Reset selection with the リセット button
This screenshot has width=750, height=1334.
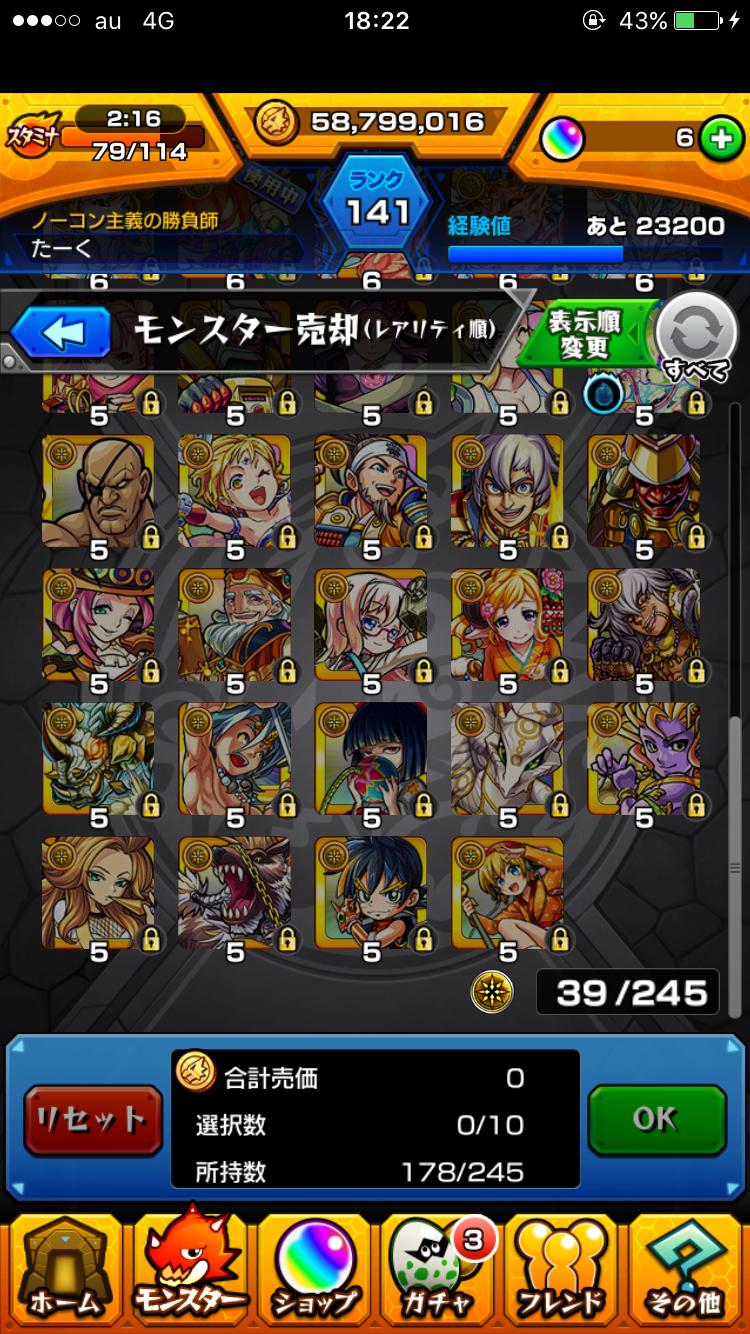click(x=92, y=1120)
